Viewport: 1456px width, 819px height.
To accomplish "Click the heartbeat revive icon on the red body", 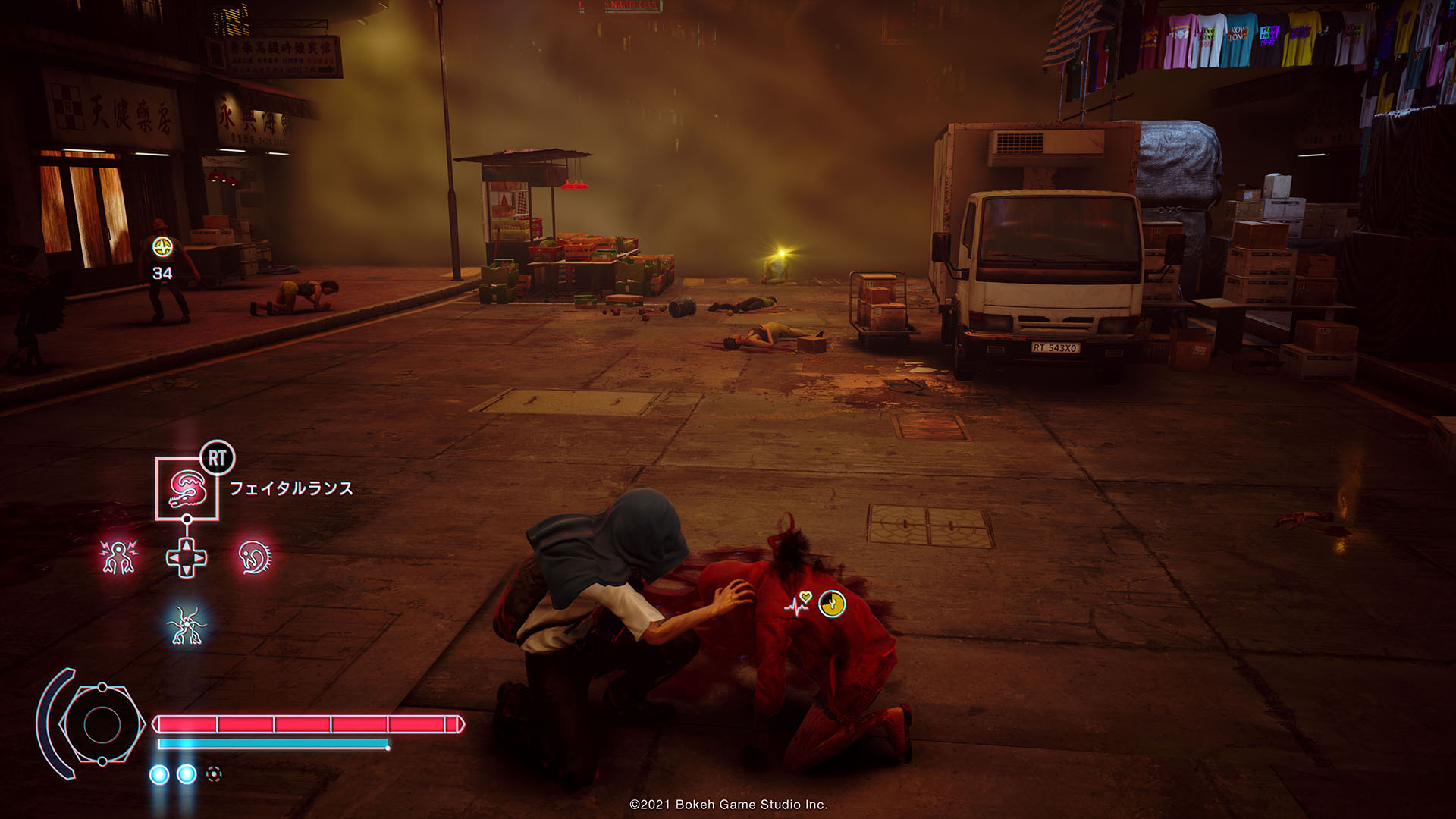I will click(x=799, y=604).
